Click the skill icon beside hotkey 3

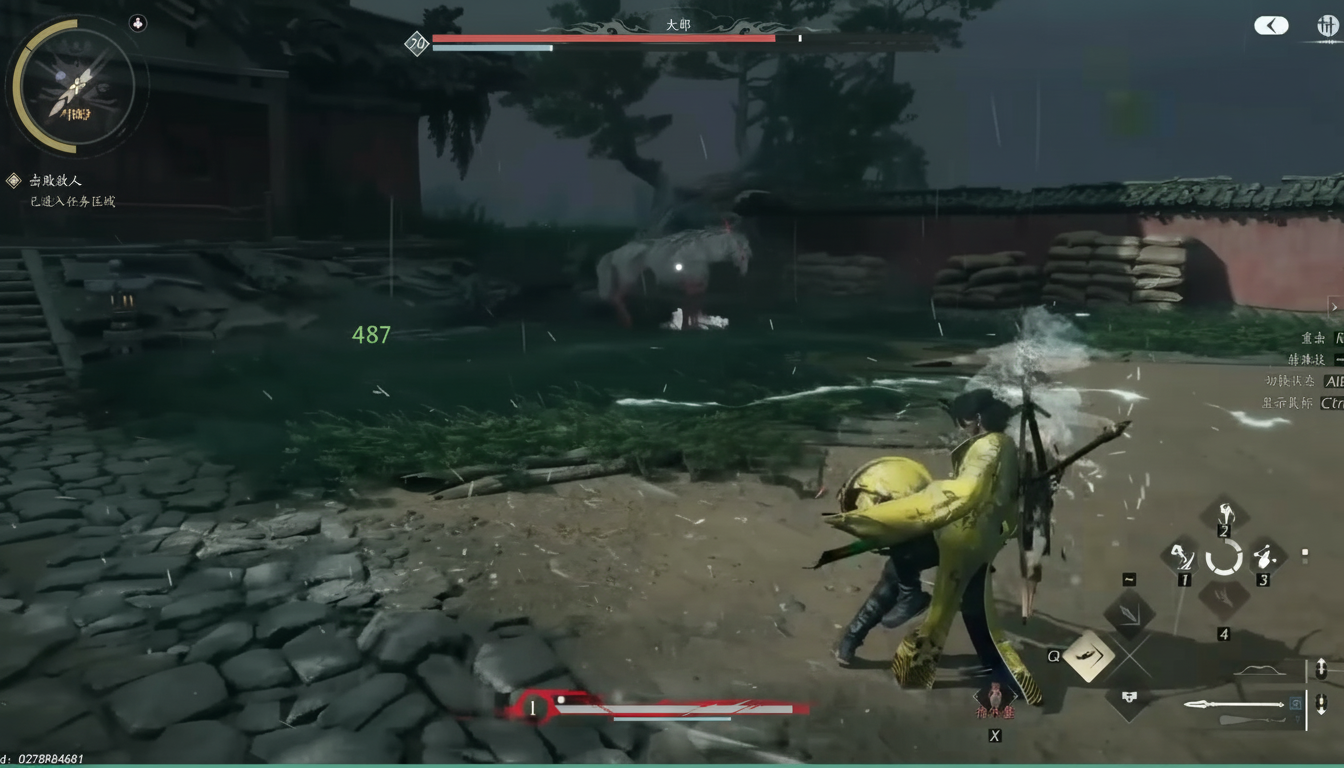tap(1263, 555)
